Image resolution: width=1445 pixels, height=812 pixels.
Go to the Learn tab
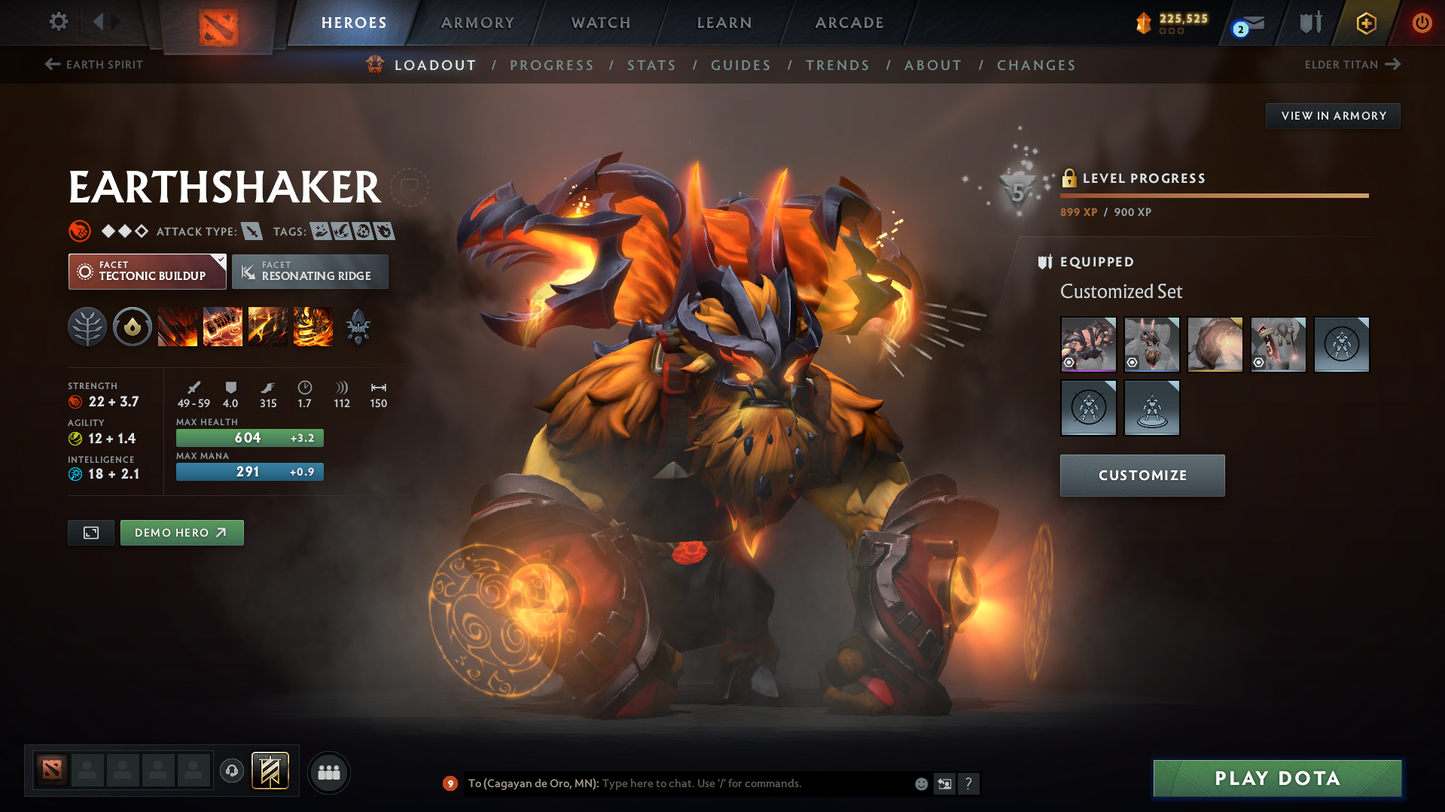pos(724,23)
